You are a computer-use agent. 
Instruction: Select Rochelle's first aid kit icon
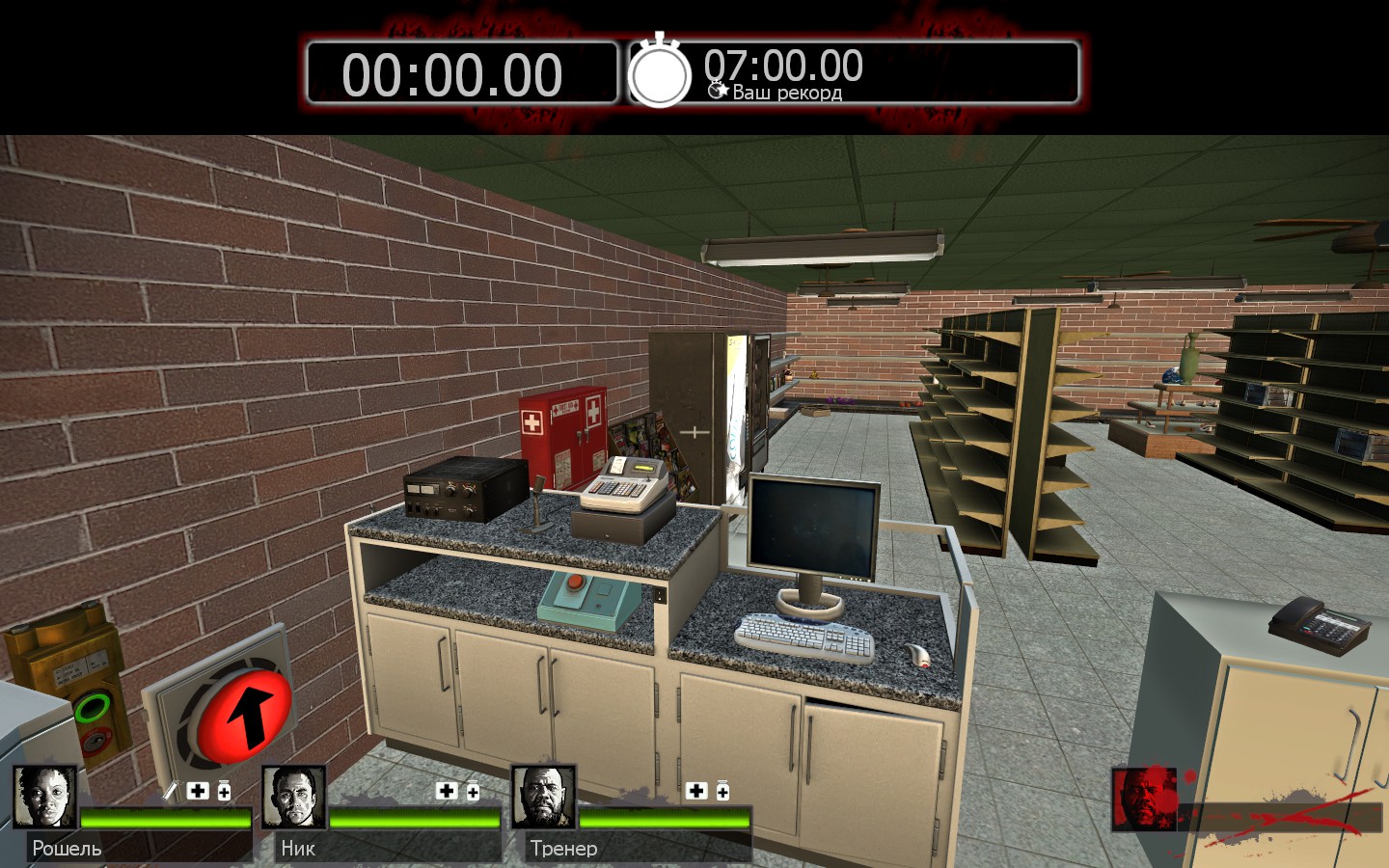click(198, 791)
